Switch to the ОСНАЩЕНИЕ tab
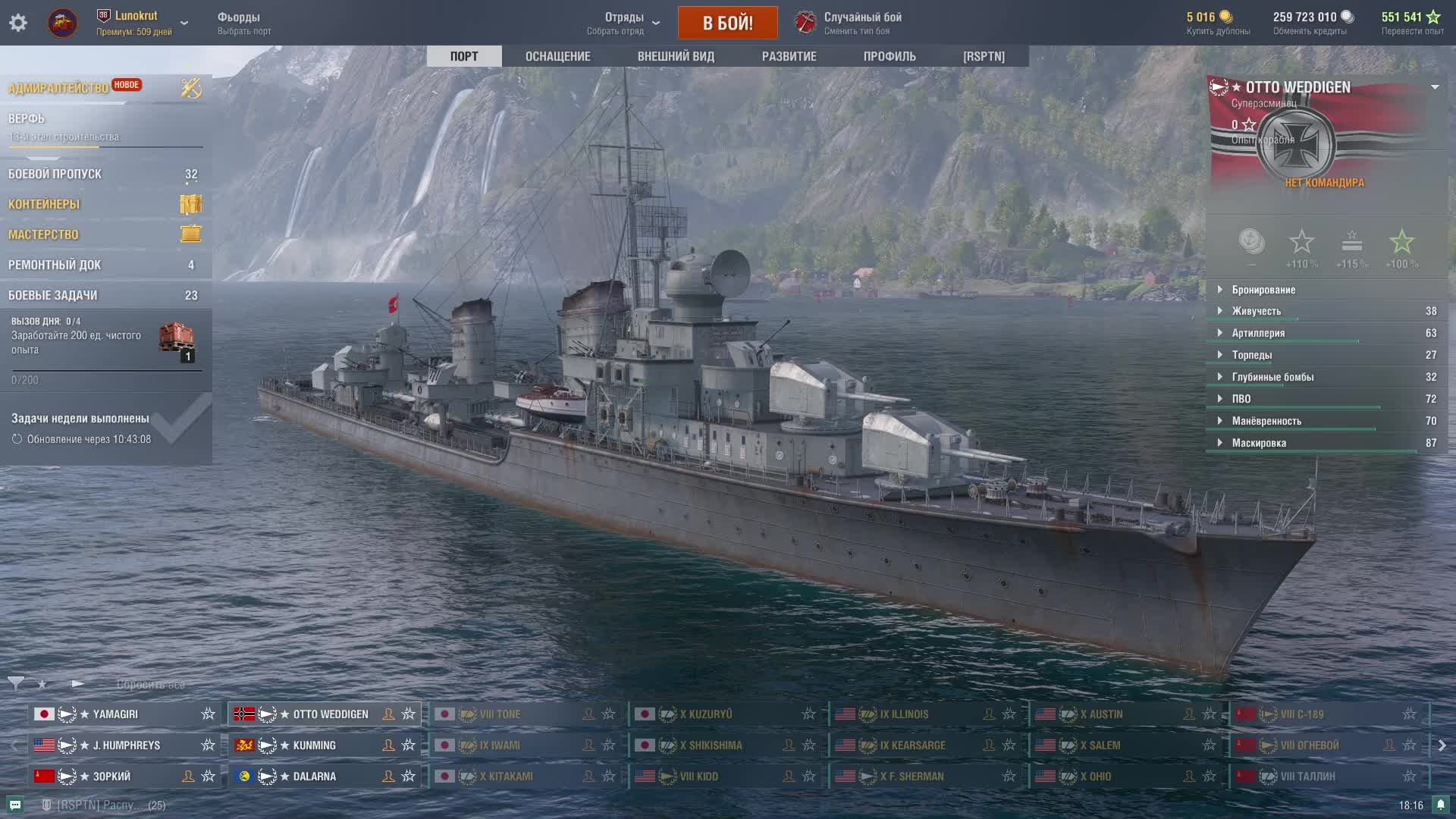Image resolution: width=1456 pixels, height=819 pixels. [557, 56]
